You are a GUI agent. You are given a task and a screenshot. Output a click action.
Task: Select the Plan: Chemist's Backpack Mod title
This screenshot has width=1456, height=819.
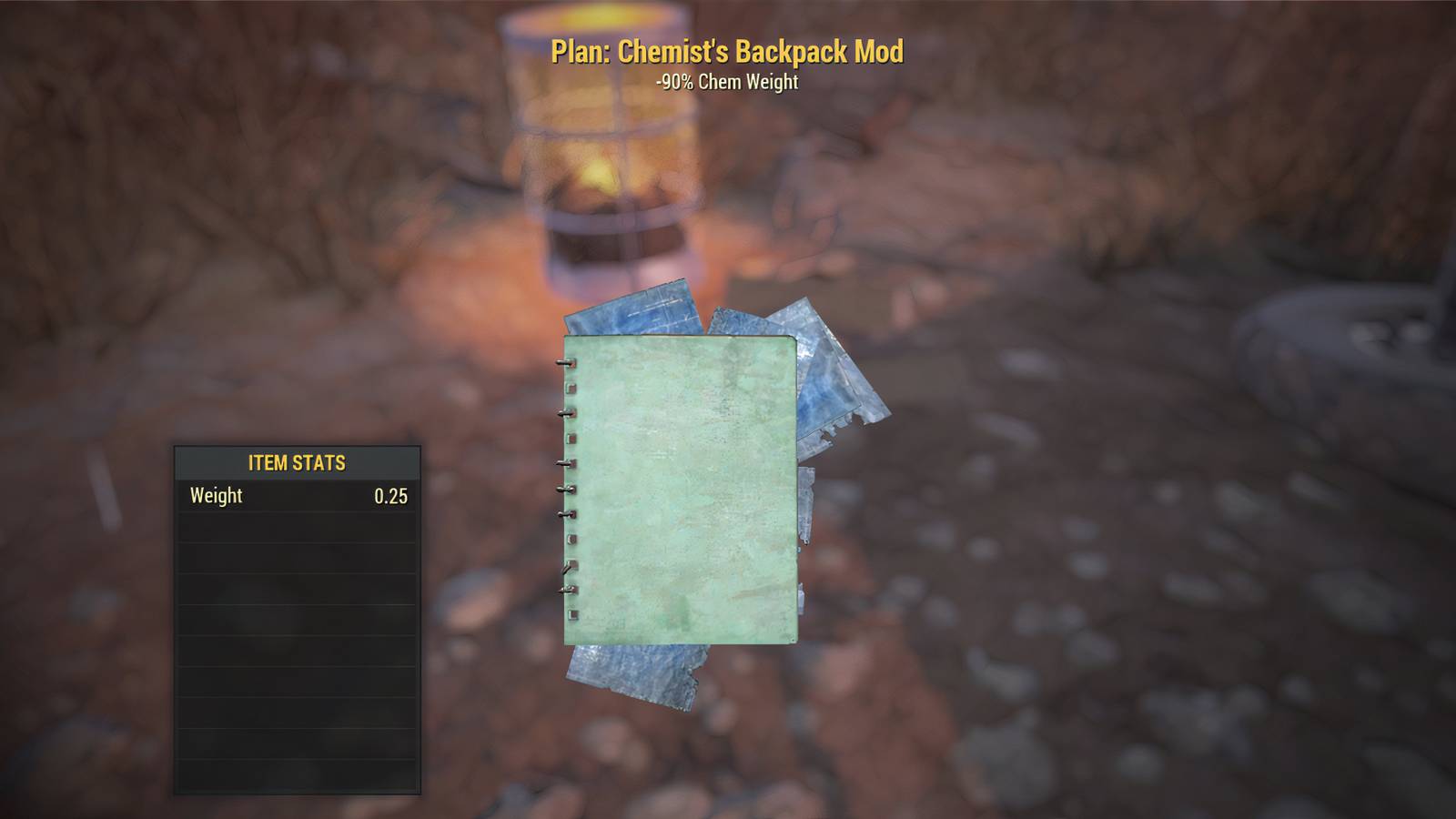click(x=726, y=53)
